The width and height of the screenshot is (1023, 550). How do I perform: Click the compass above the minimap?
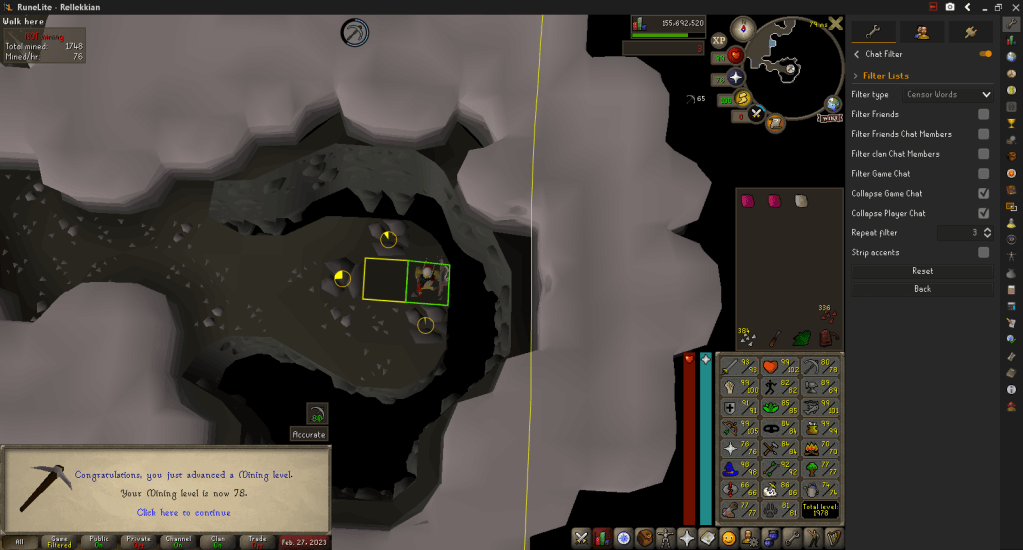742,27
